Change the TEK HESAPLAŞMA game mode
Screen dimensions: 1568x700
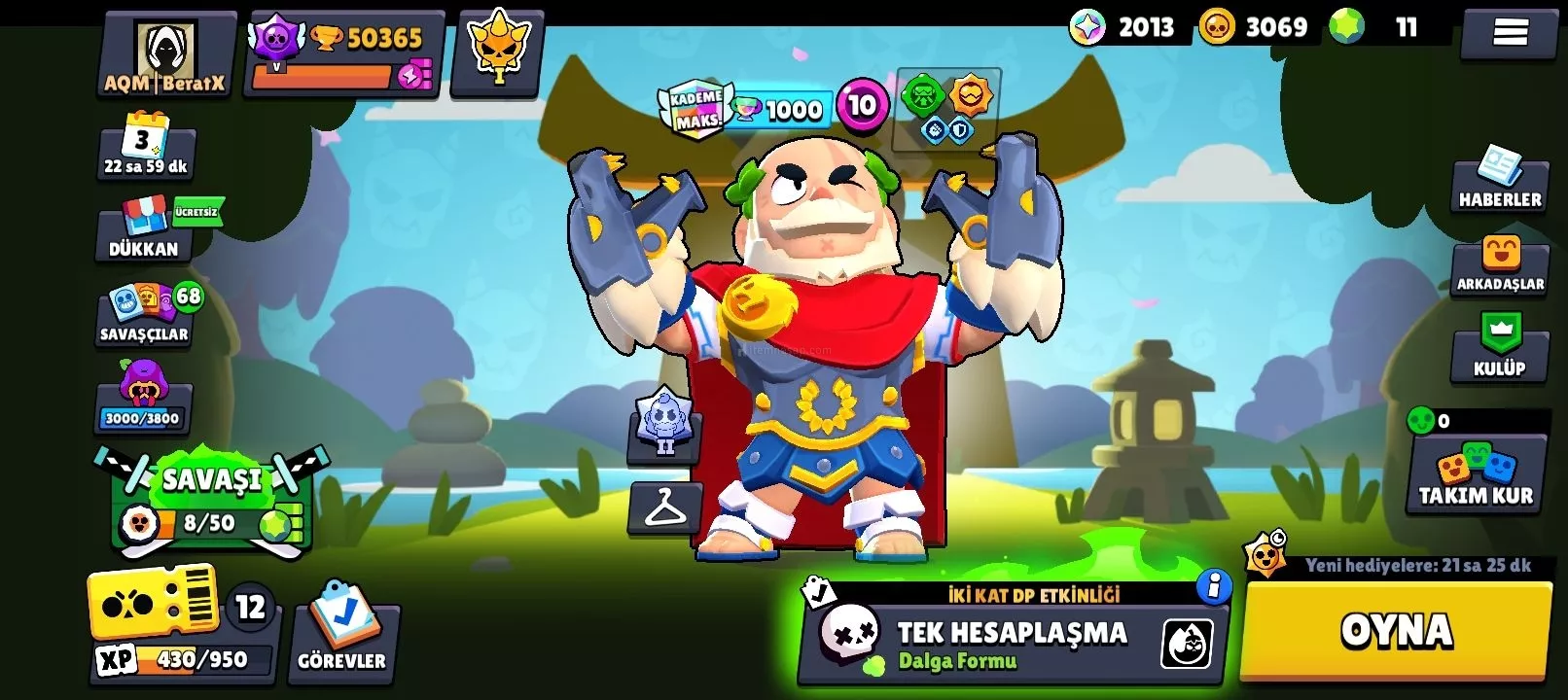[1012, 640]
